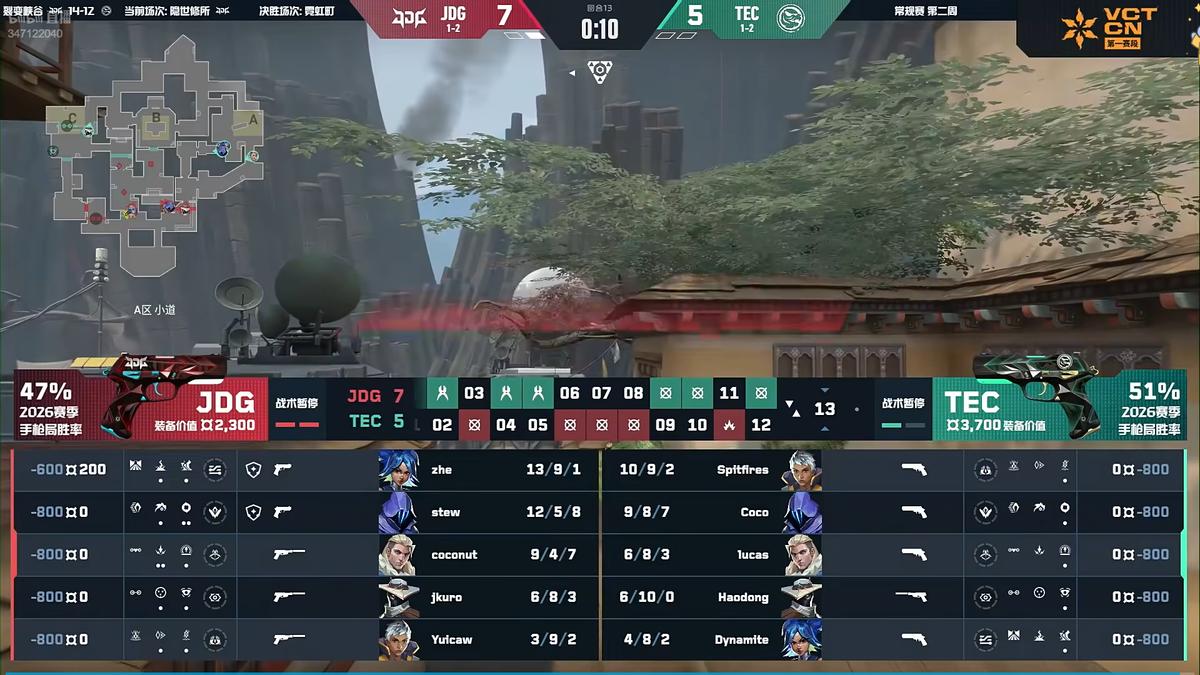Select the JDG loadout value panel
This screenshot has width=1200, height=675.
tap(206, 411)
